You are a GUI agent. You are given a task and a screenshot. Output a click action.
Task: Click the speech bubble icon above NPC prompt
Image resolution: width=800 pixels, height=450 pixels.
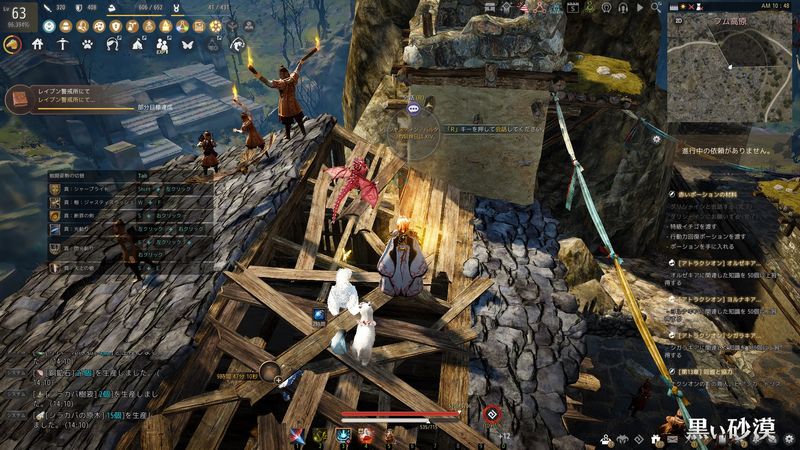tap(415, 108)
